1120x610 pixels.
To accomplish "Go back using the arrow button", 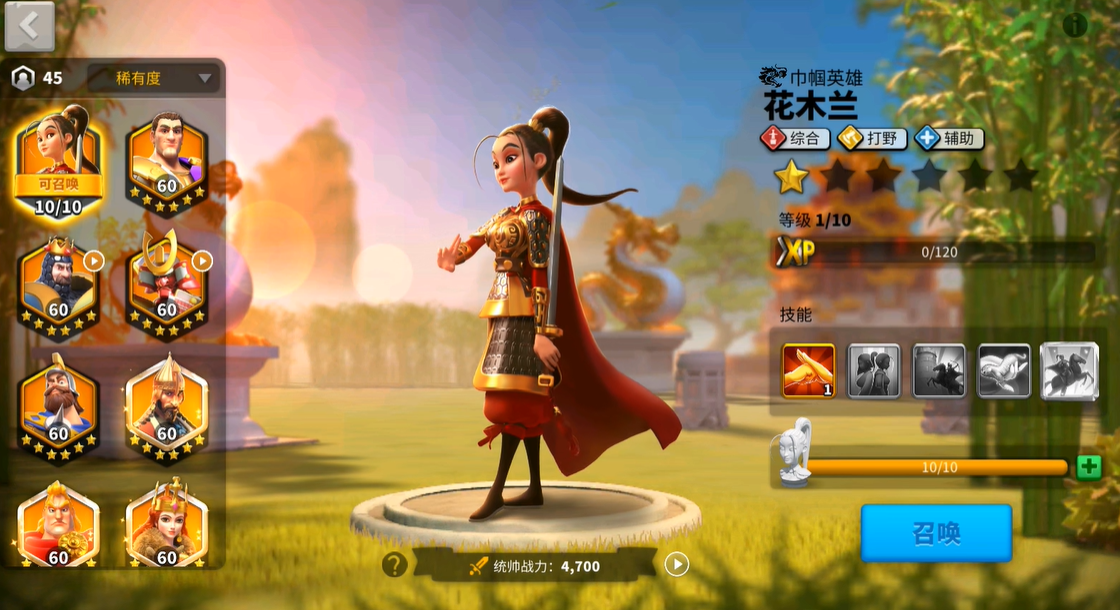I will pyautogui.click(x=29, y=27).
